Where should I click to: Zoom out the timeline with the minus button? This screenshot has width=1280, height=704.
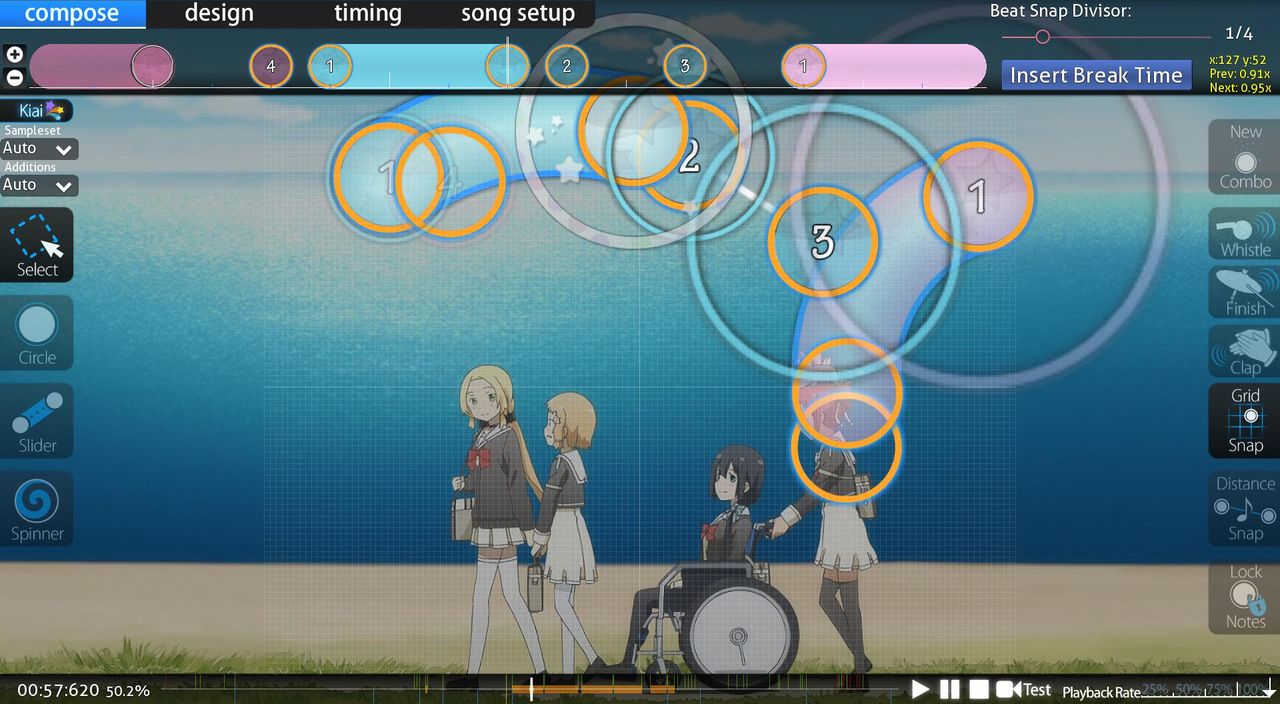tap(14, 77)
